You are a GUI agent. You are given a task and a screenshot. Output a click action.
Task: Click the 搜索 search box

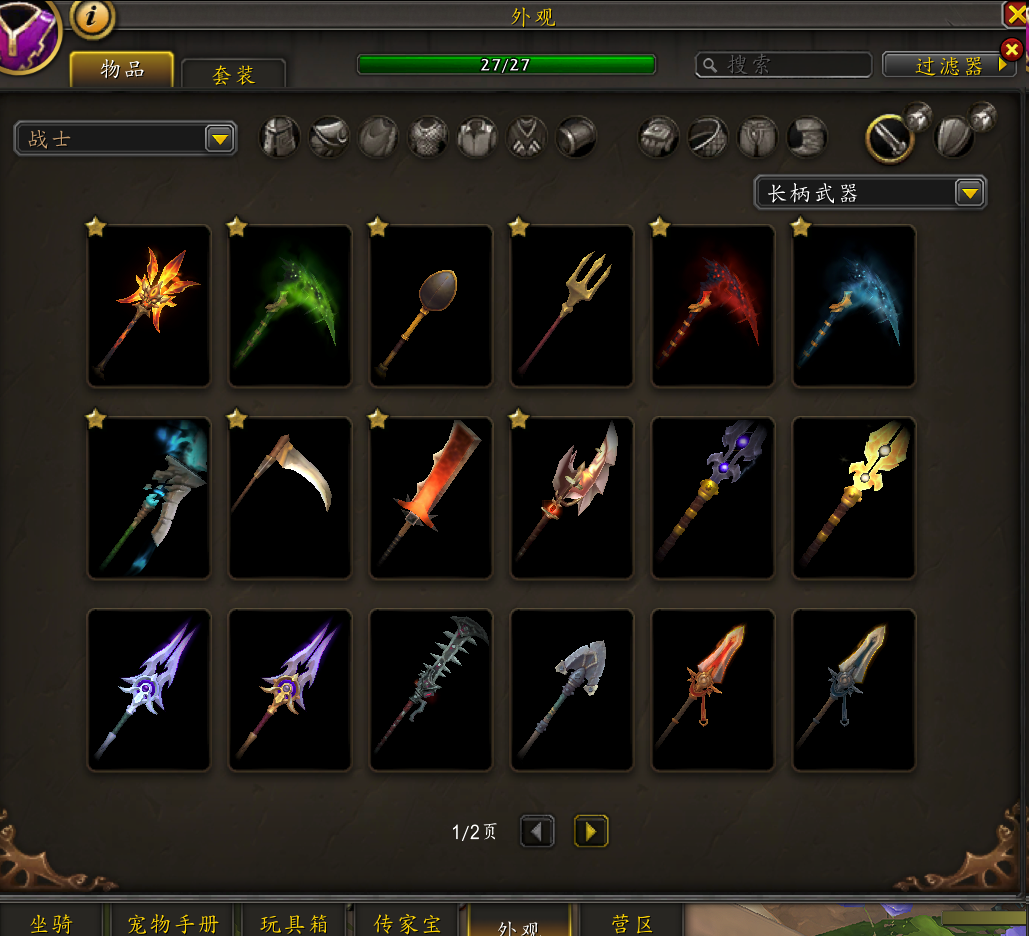784,65
